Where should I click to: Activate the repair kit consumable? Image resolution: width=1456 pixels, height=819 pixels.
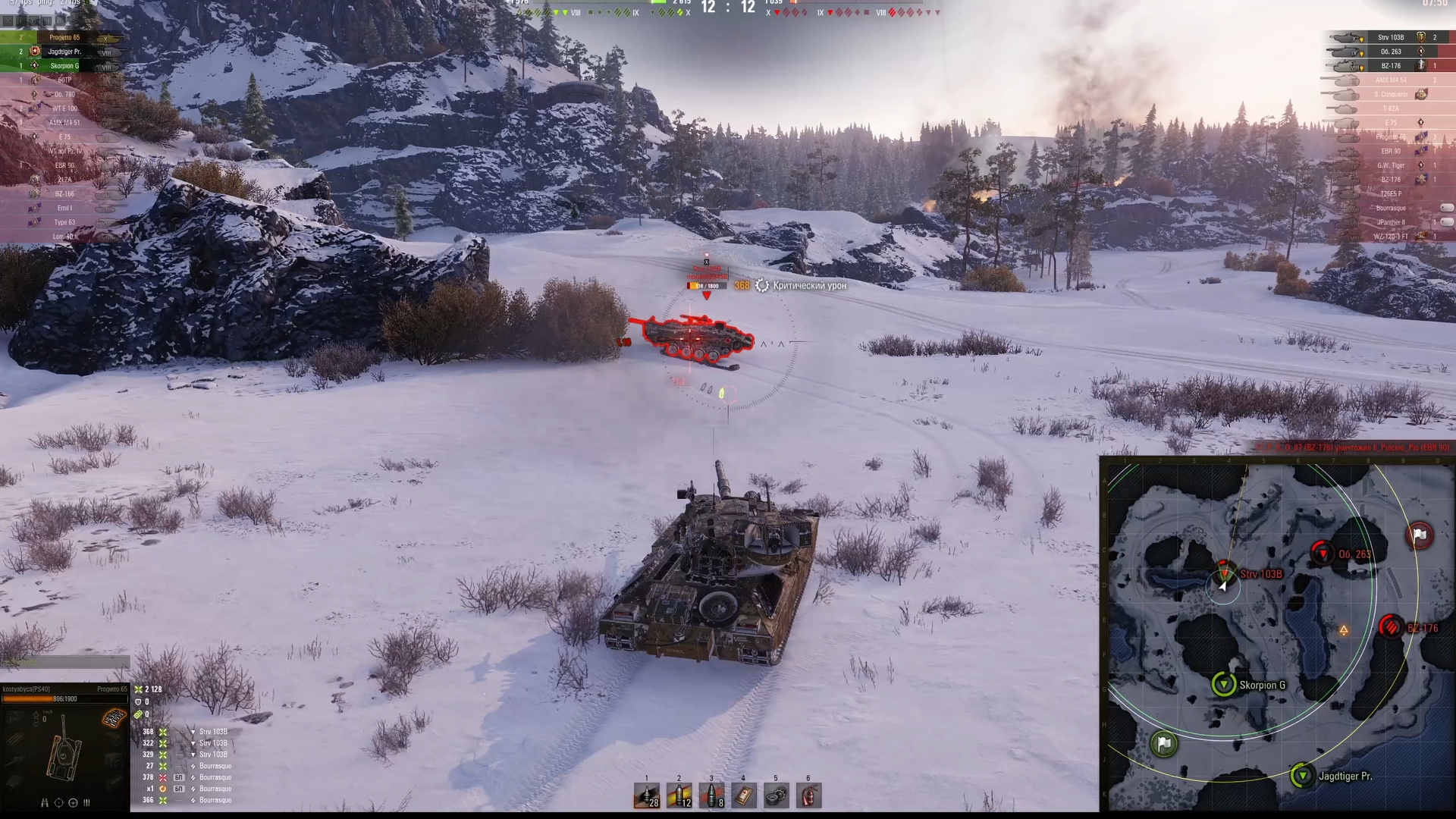(776, 796)
